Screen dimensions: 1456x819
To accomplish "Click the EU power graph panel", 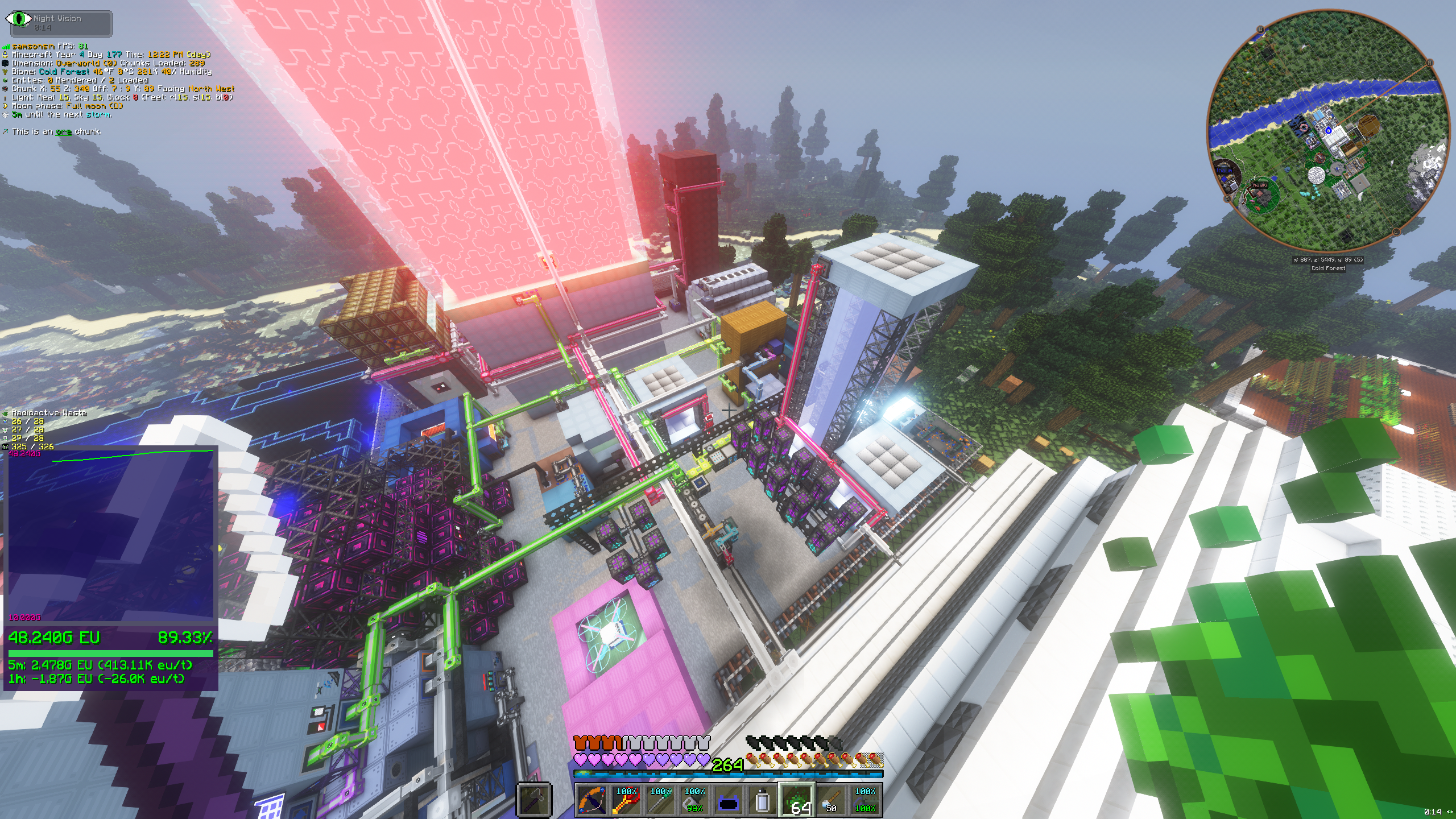I will point(110,535).
